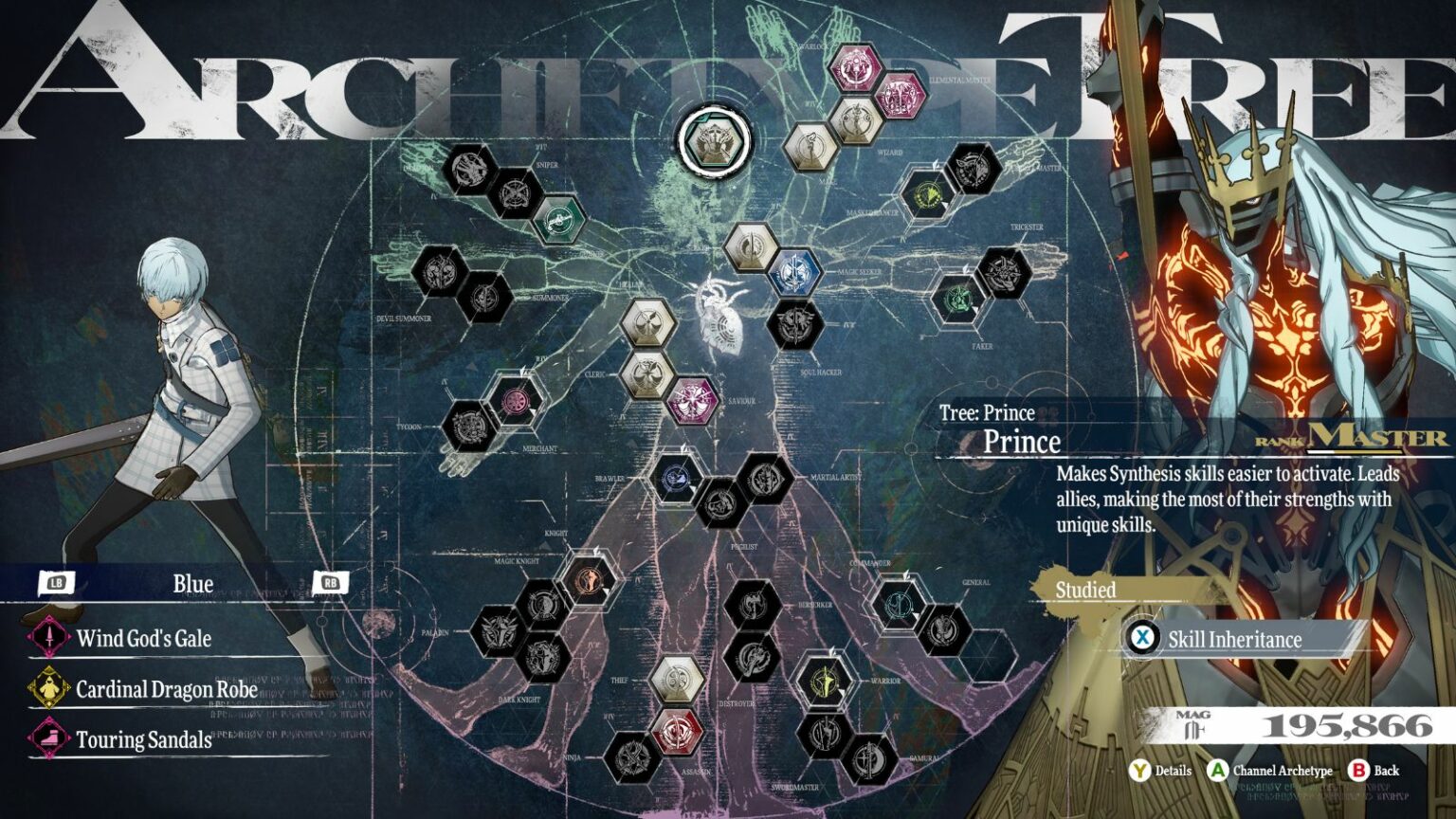Pick the Trickster archetype hexagon
1456x819 pixels.
click(1003, 273)
